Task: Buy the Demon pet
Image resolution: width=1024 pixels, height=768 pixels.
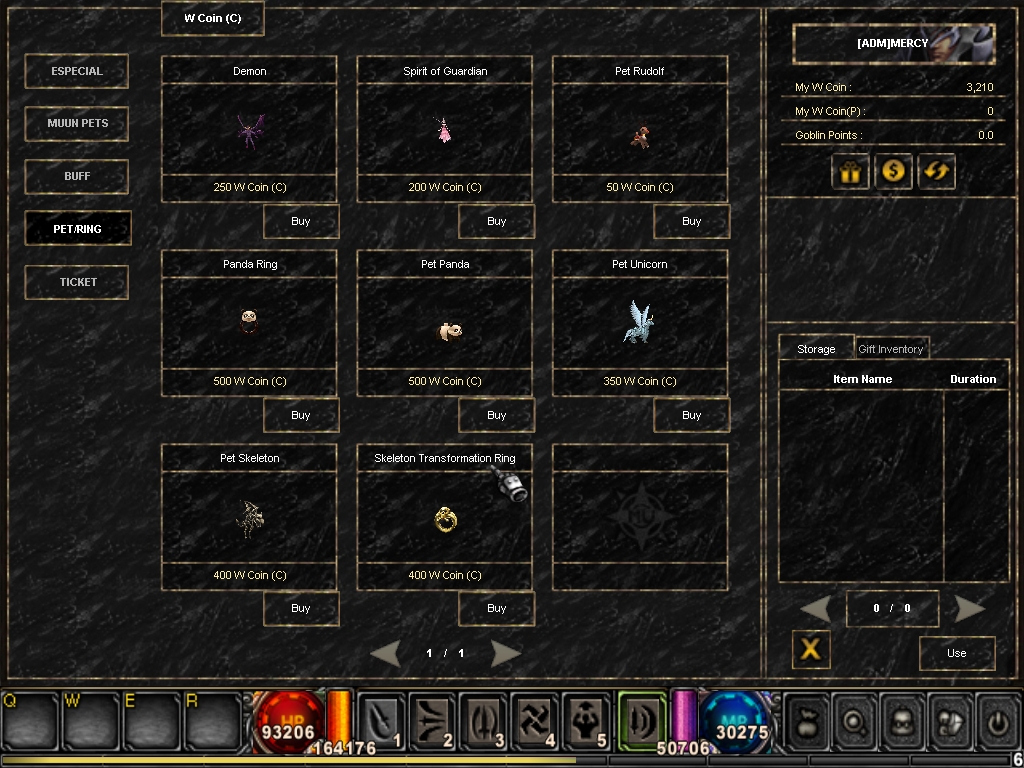Action: [x=300, y=221]
